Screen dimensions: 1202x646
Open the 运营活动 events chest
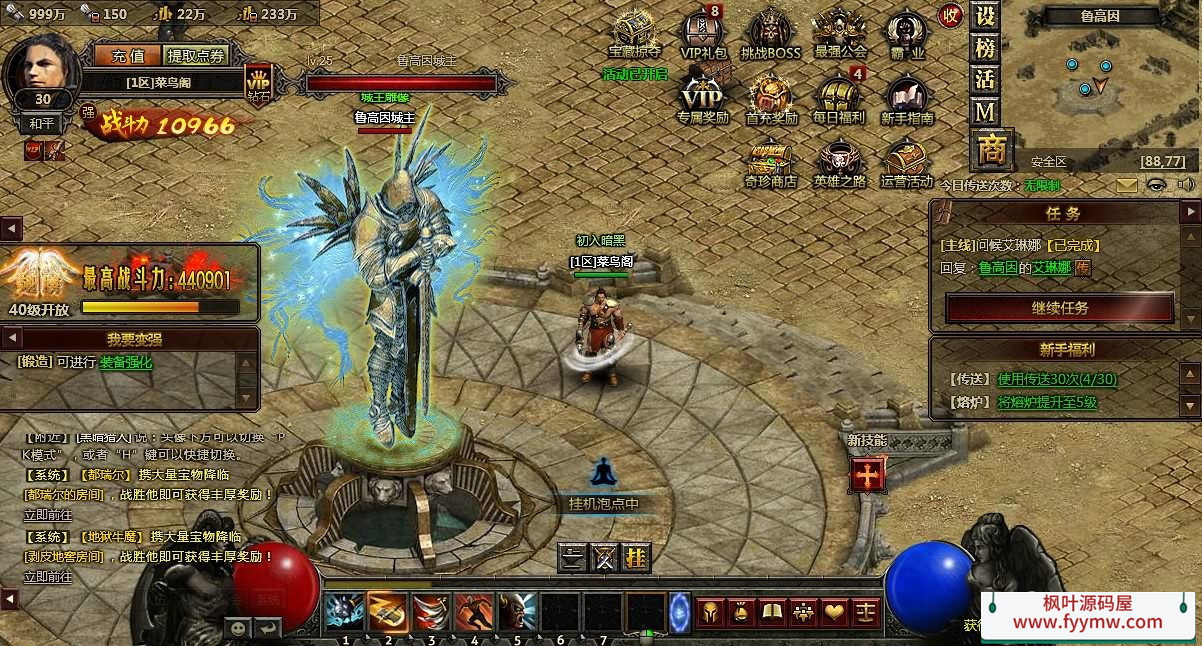point(906,162)
